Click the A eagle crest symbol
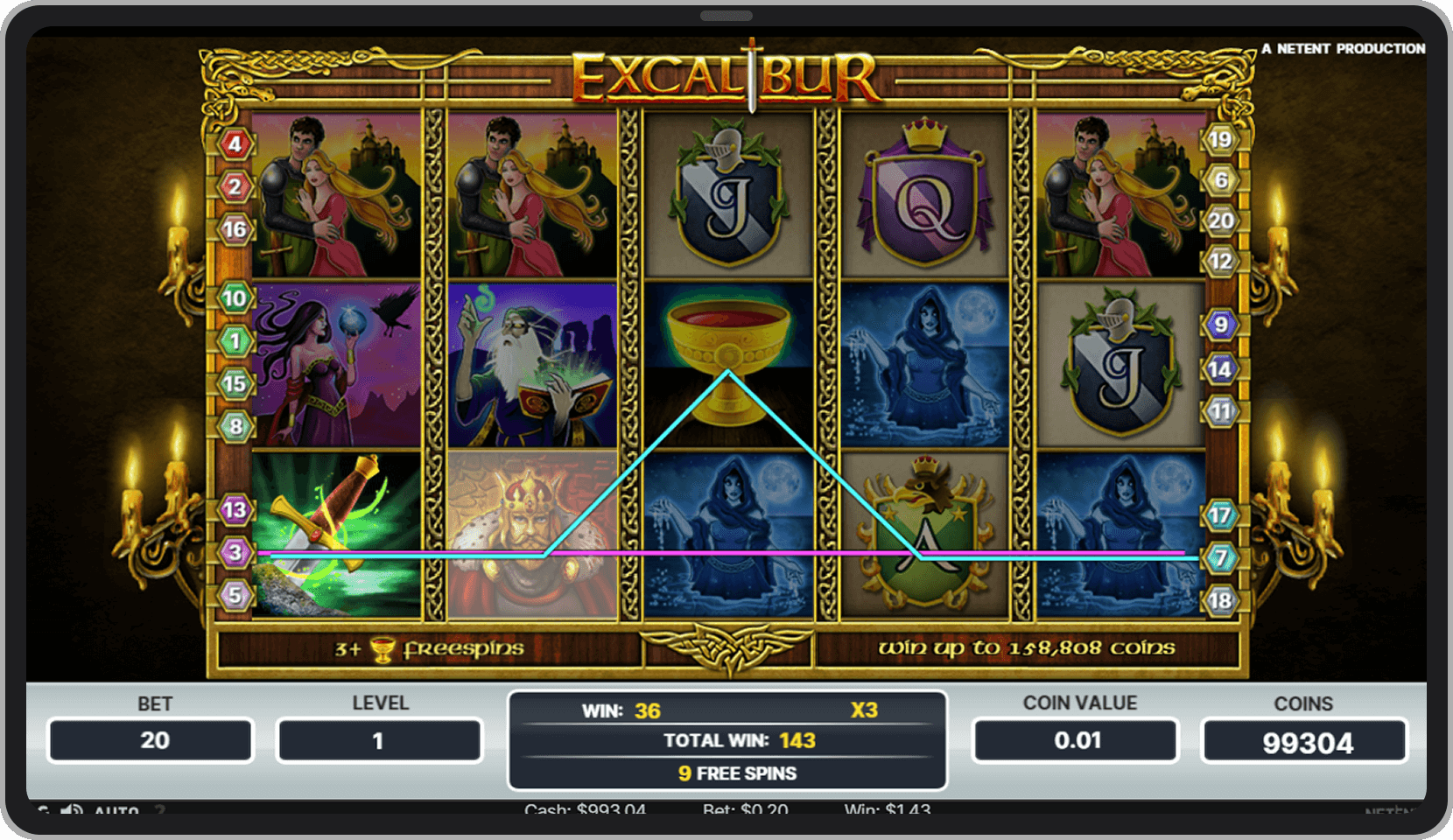The width and height of the screenshot is (1453, 840). pyautogui.click(x=924, y=534)
